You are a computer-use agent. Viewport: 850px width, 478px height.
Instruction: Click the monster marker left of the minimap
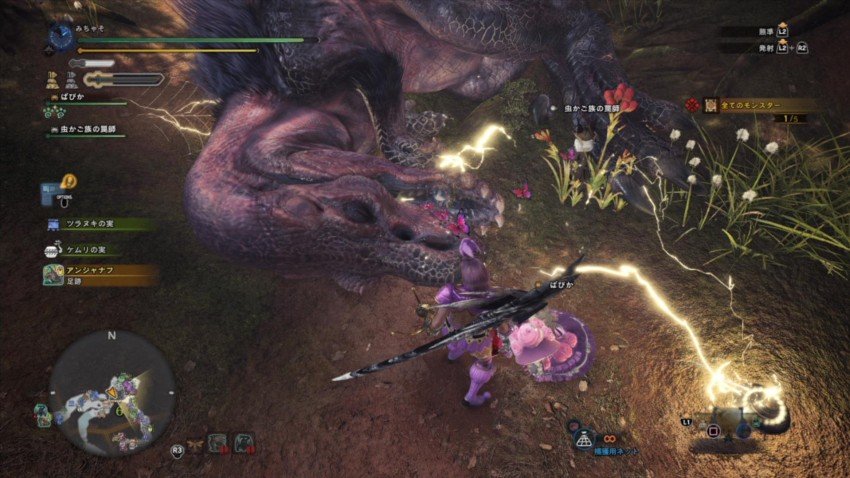pyautogui.click(x=42, y=411)
